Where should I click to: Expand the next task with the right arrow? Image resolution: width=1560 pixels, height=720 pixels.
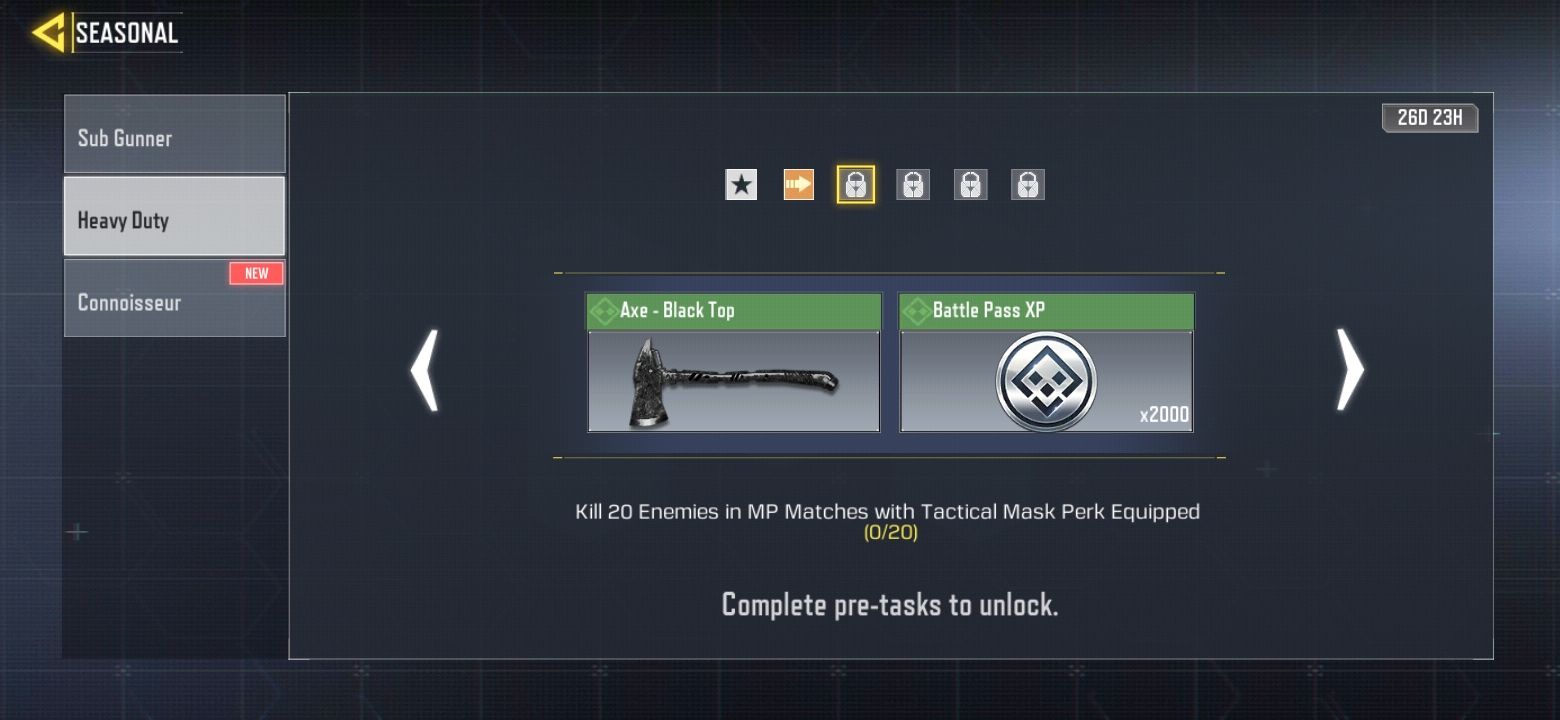(1349, 371)
